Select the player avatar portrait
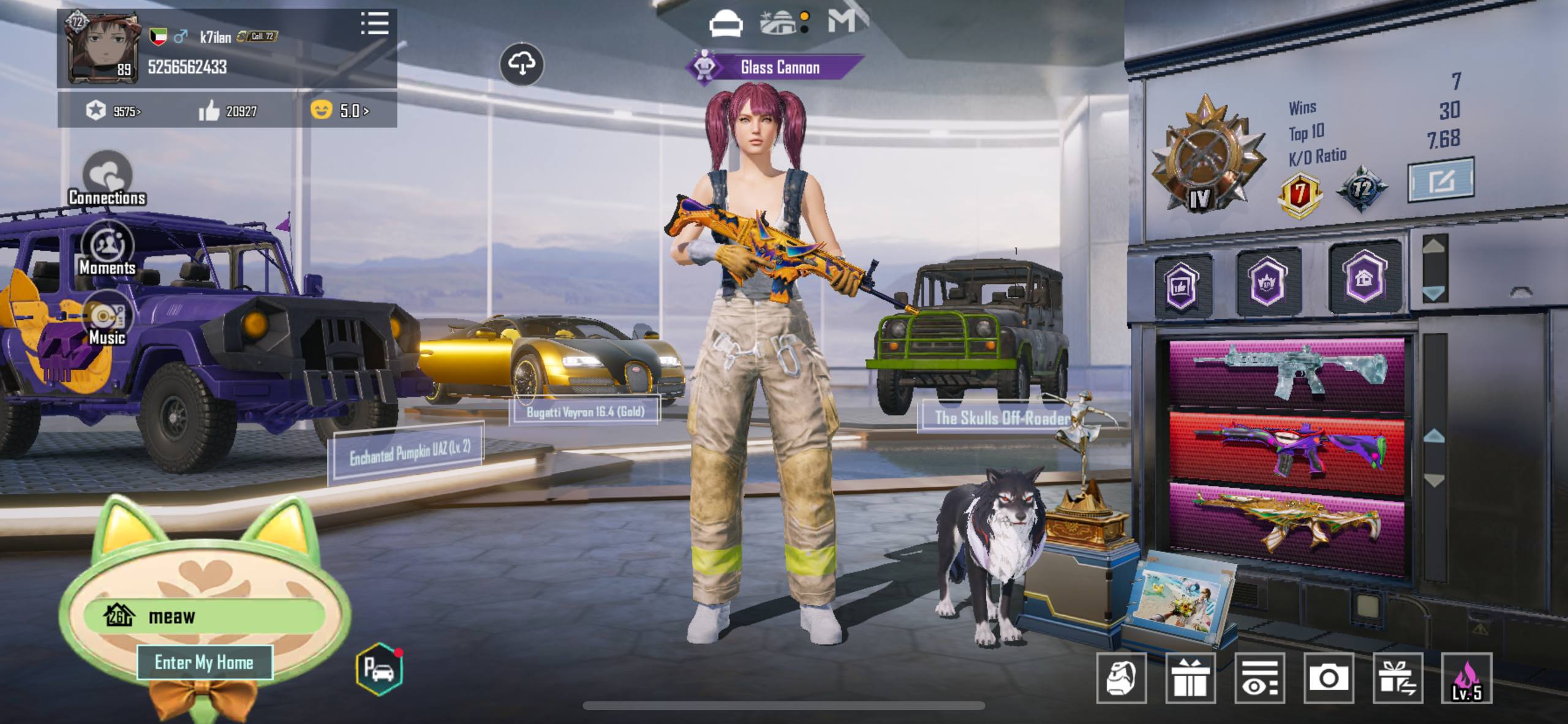 [x=101, y=47]
